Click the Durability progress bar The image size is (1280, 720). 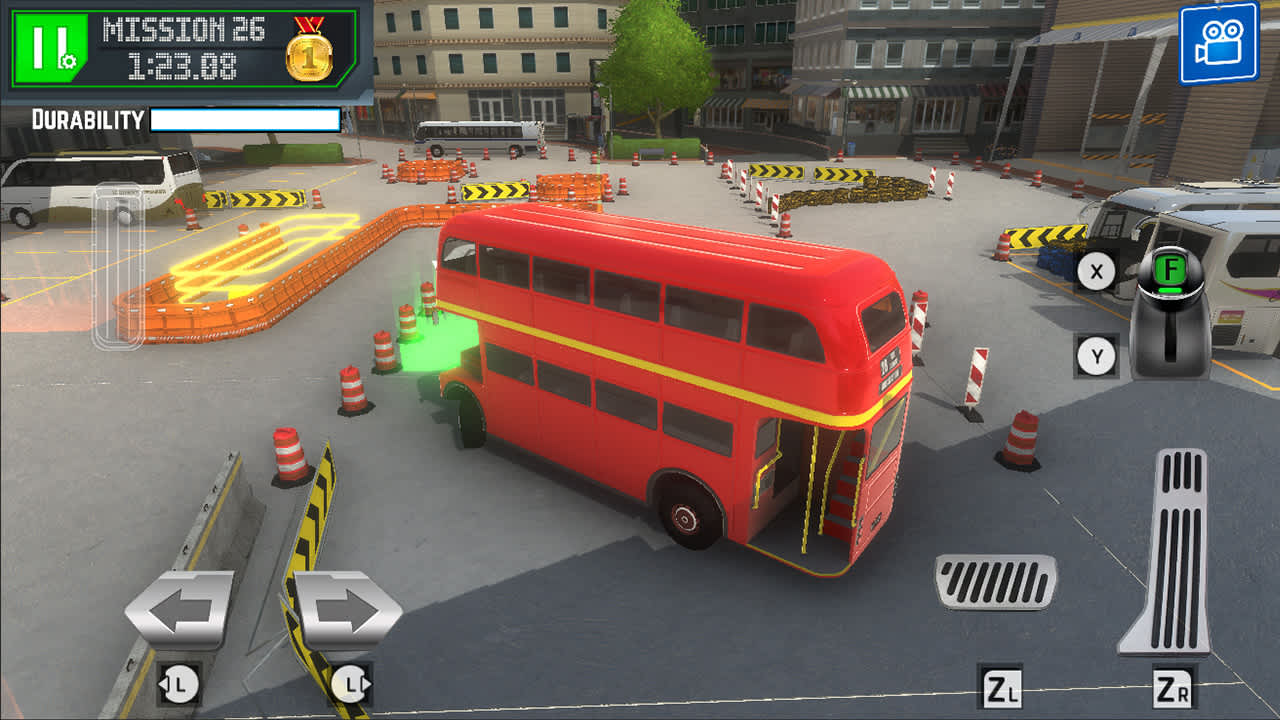(x=243, y=120)
